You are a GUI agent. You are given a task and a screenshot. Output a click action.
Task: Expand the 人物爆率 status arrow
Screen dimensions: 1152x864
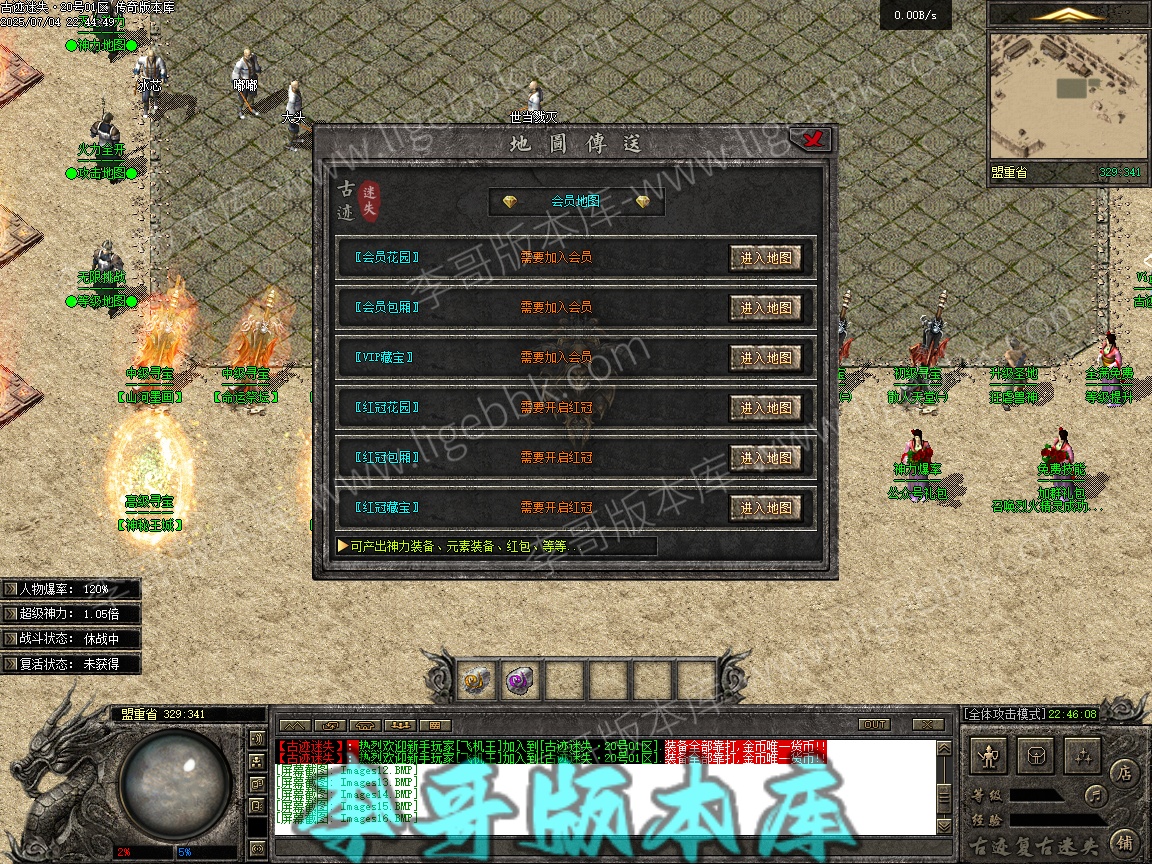coord(10,590)
